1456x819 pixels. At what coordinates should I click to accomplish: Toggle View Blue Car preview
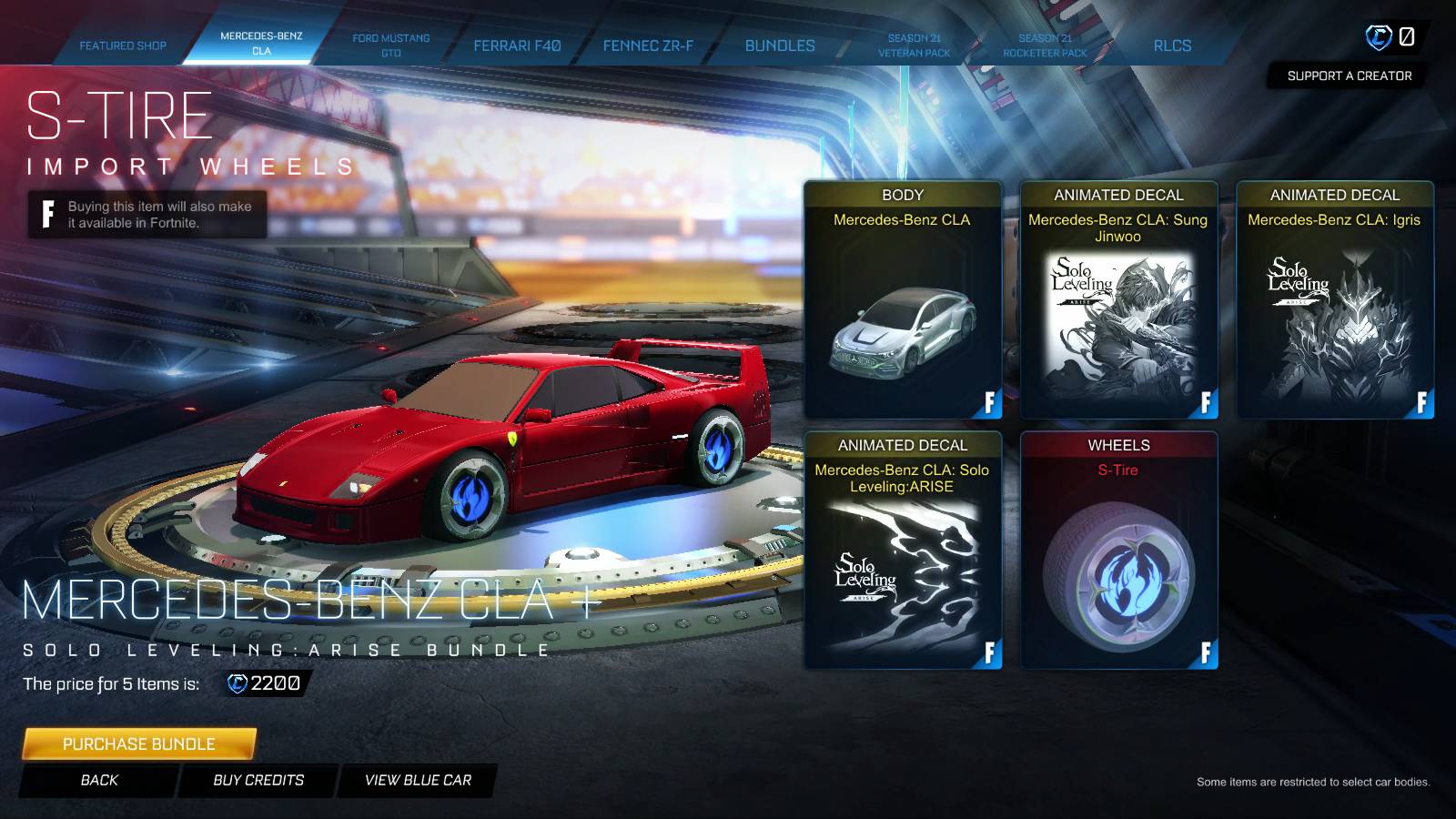[418, 780]
